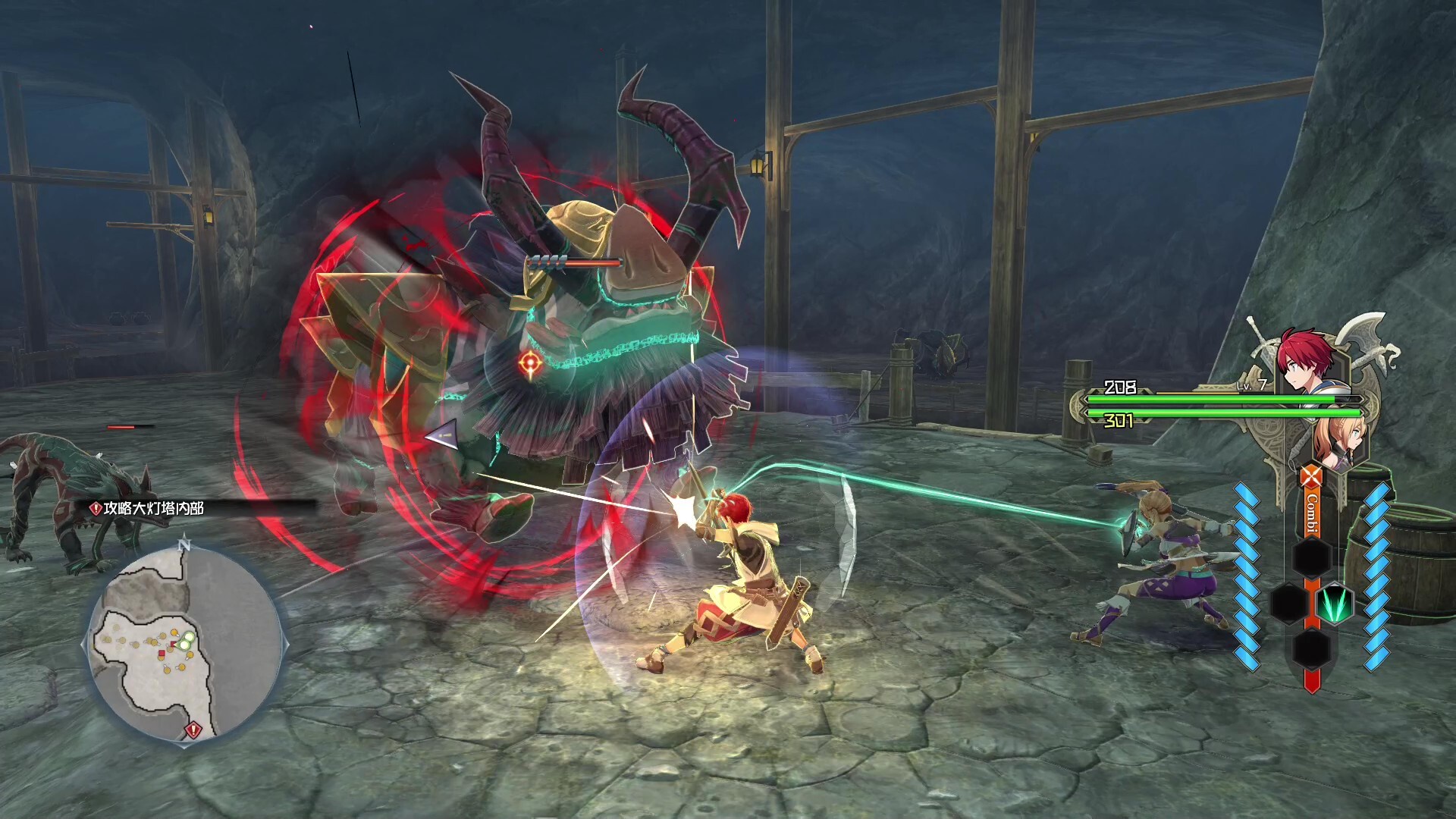
Task: Activate the green slash skill icon
Action: (1334, 604)
